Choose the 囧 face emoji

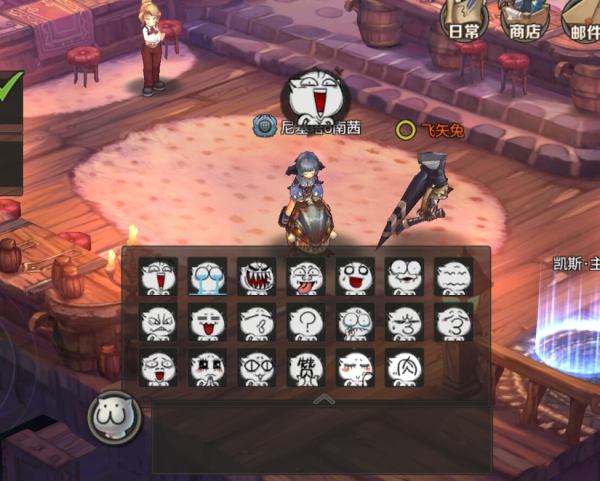point(403,367)
